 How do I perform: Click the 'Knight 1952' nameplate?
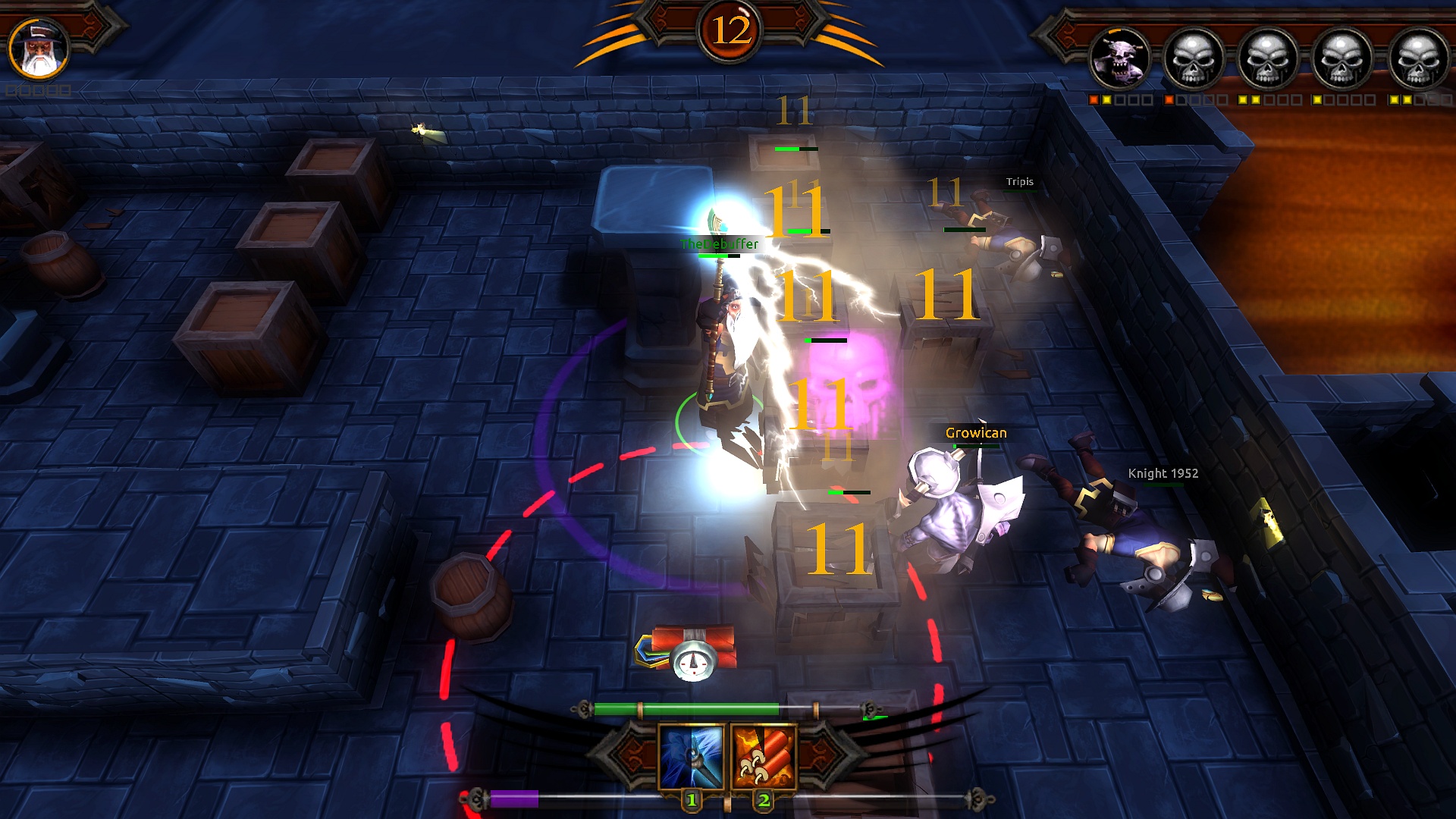1162,472
